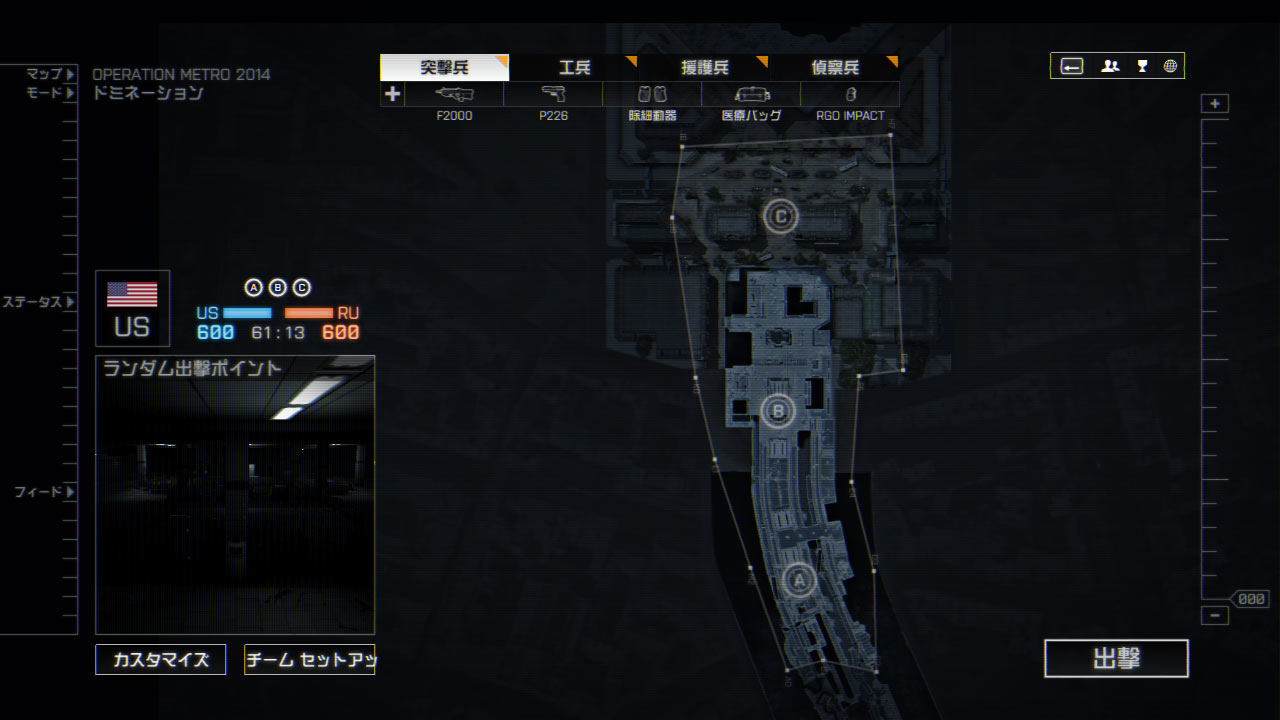Select the F2000 primary weapon slot

click(x=454, y=95)
